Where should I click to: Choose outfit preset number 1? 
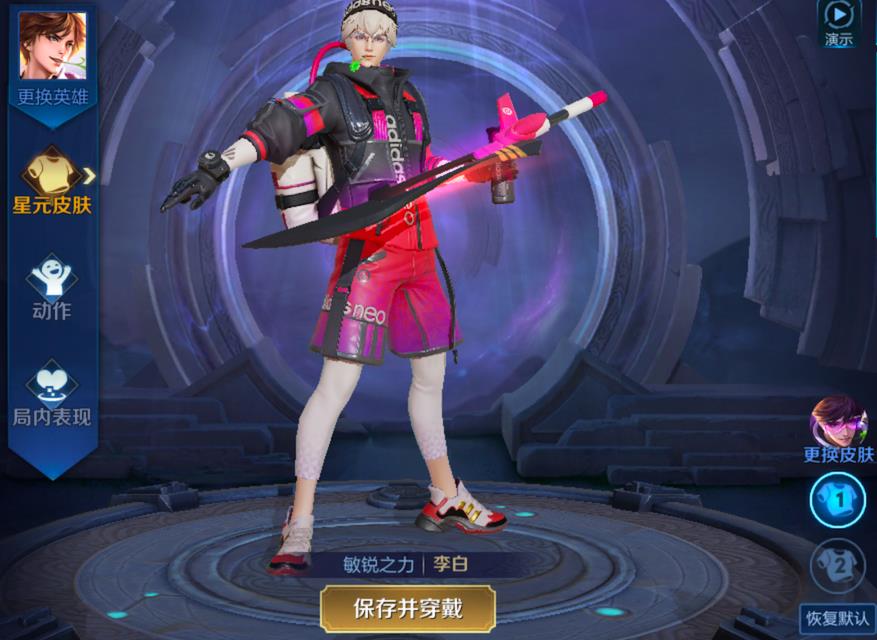coord(838,499)
